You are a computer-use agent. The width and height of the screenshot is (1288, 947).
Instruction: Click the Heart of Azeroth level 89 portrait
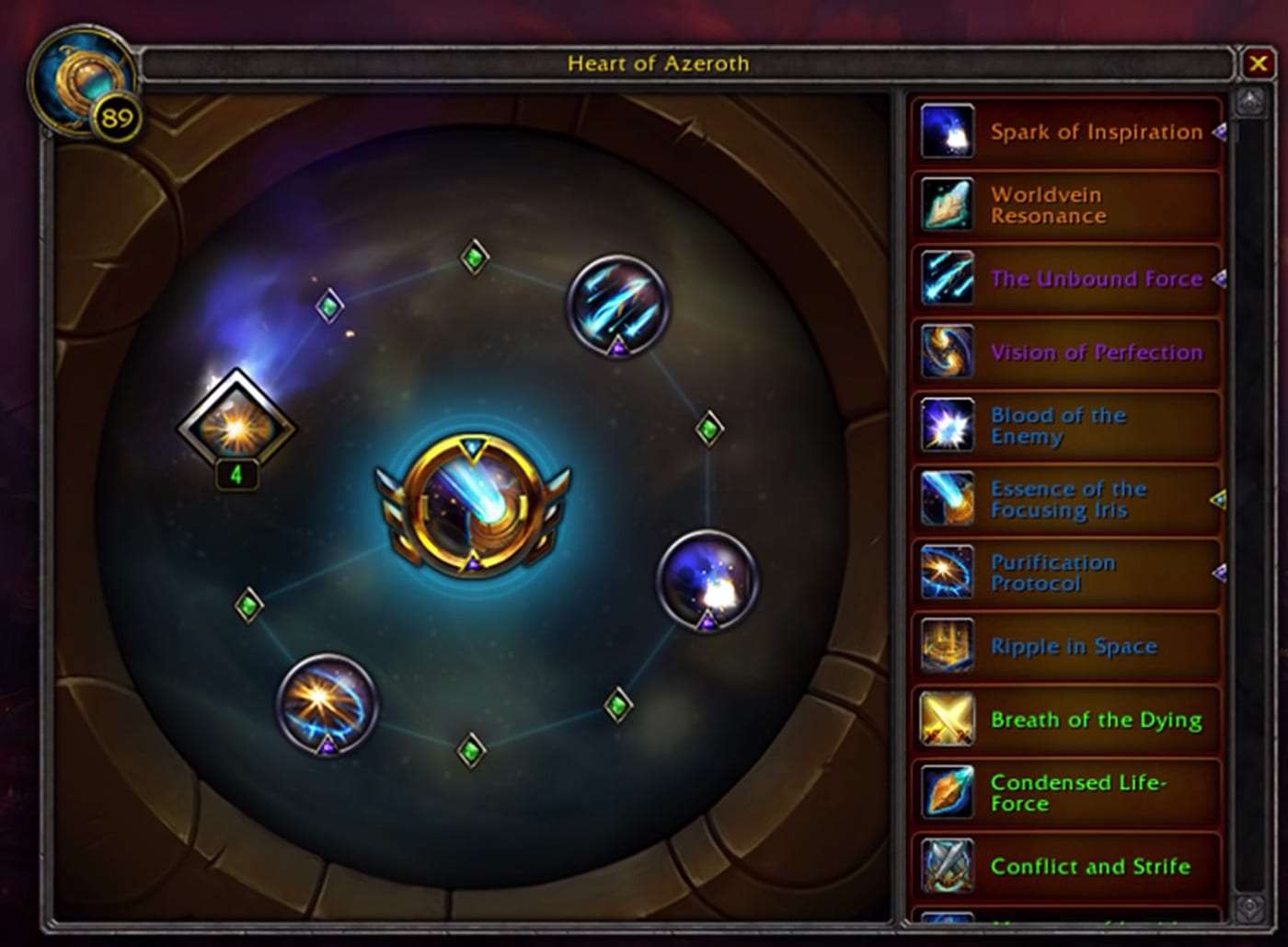85,83
